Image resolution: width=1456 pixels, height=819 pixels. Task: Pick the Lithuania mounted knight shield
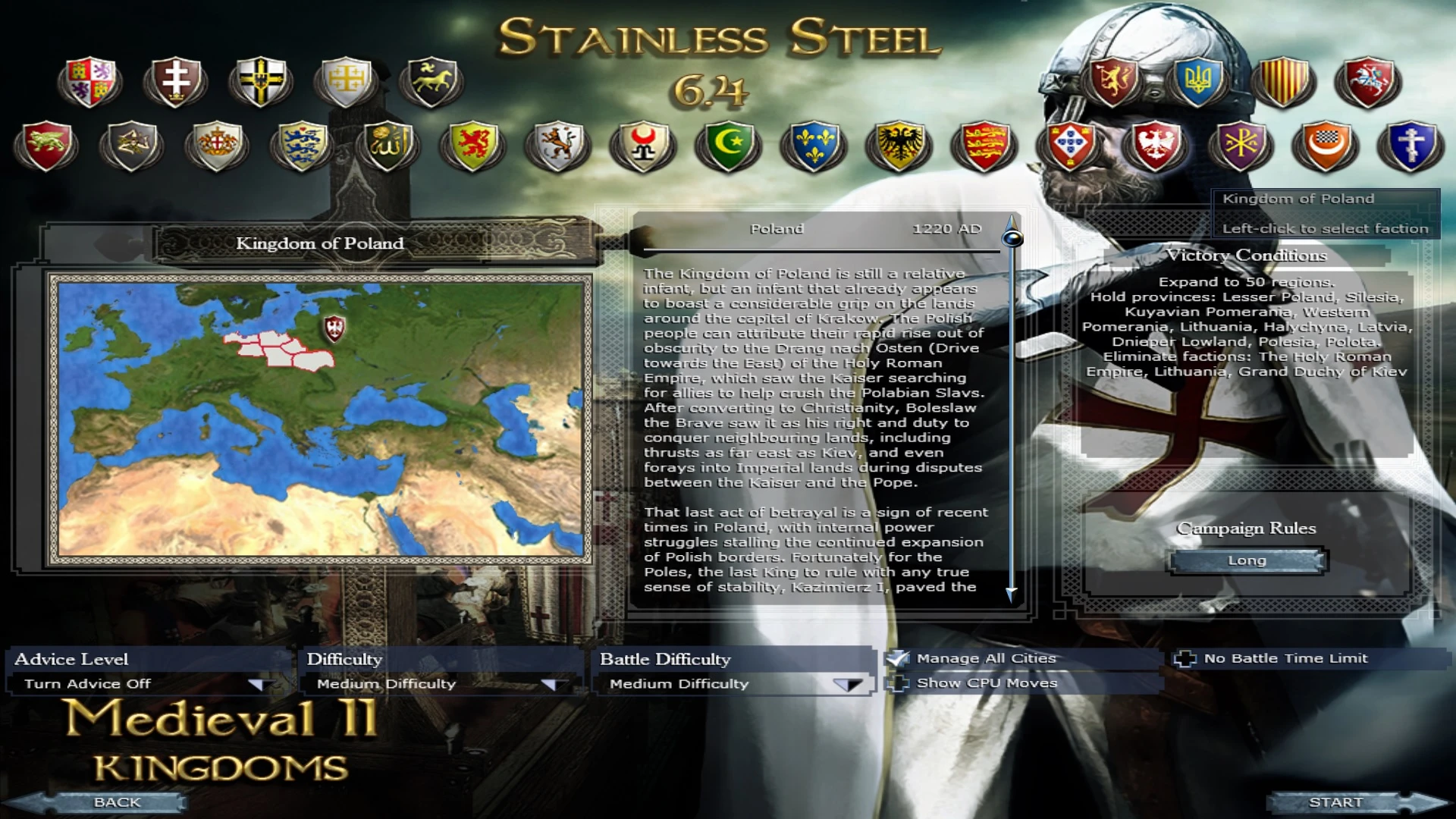[x=1369, y=81]
